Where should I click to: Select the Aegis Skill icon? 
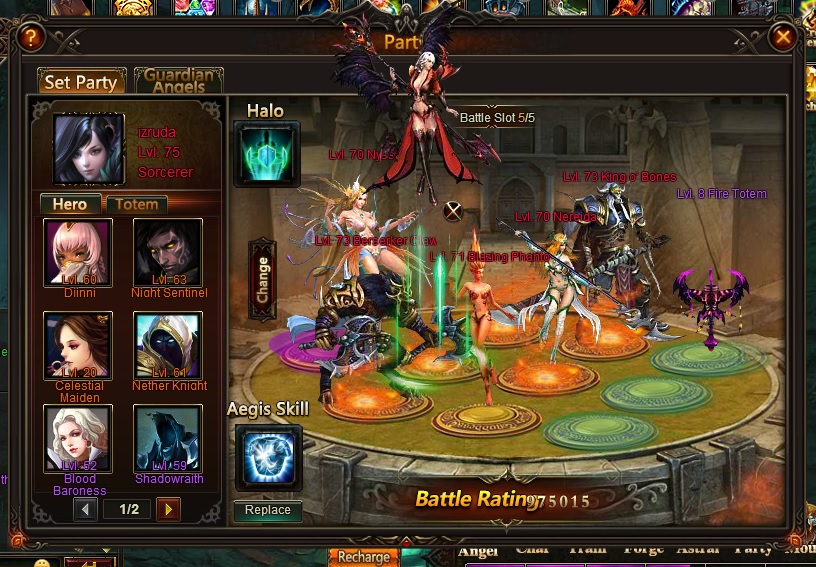[x=268, y=458]
